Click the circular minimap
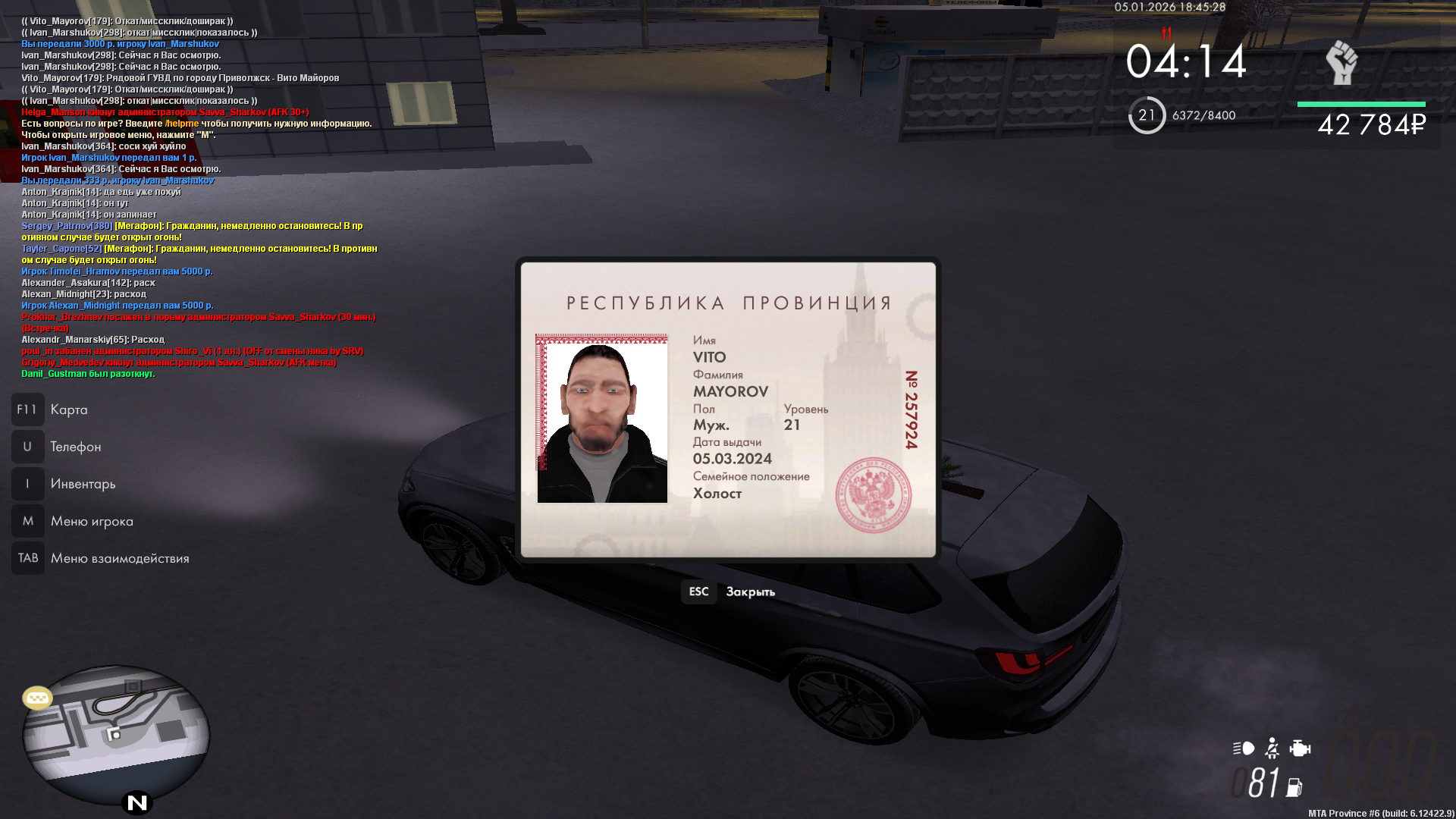Viewport: 1456px width, 819px height. click(x=115, y=734)
